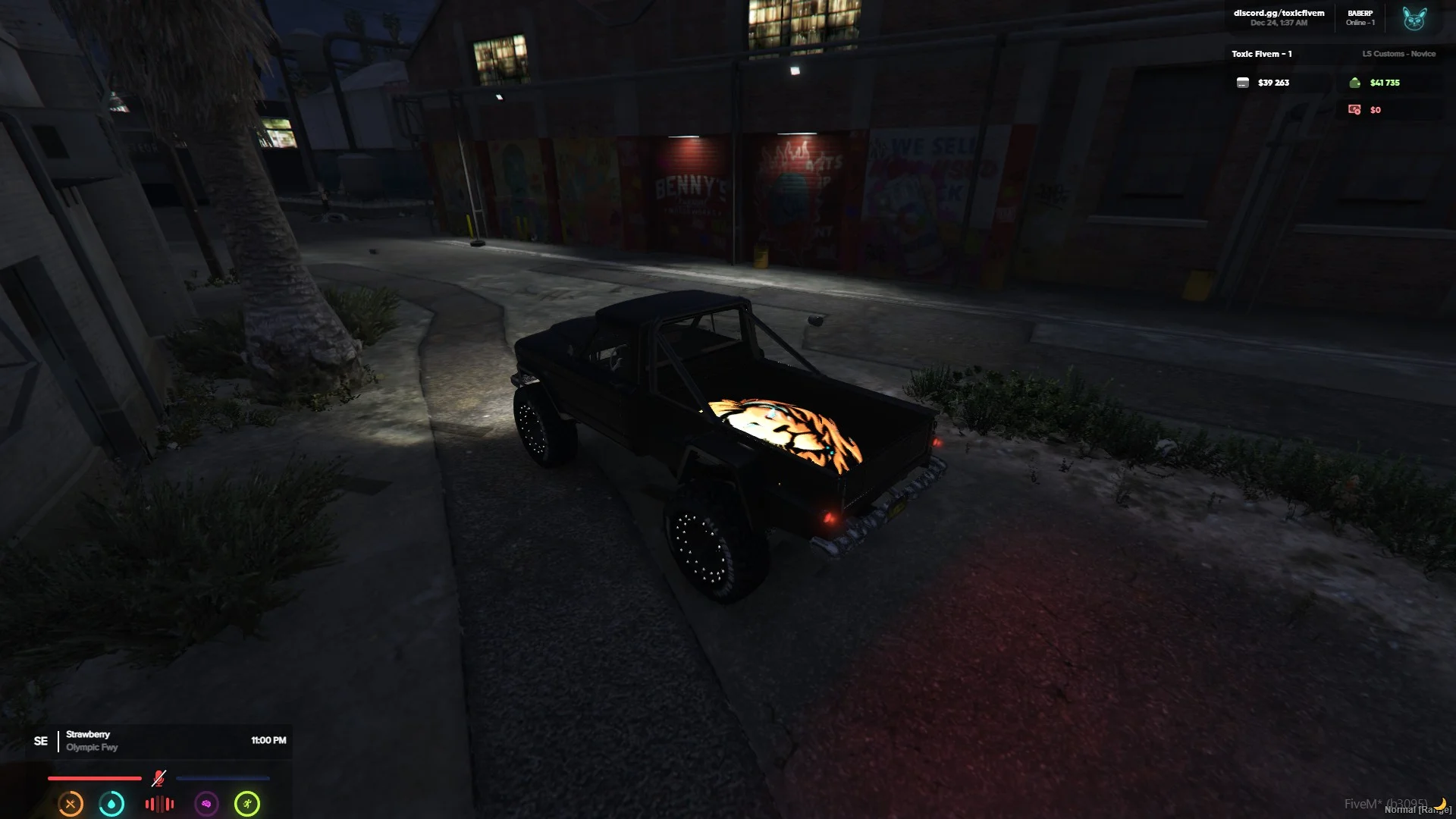Click the LS Customs job label
1456x819 pixels.
(x=1398, y=54)
